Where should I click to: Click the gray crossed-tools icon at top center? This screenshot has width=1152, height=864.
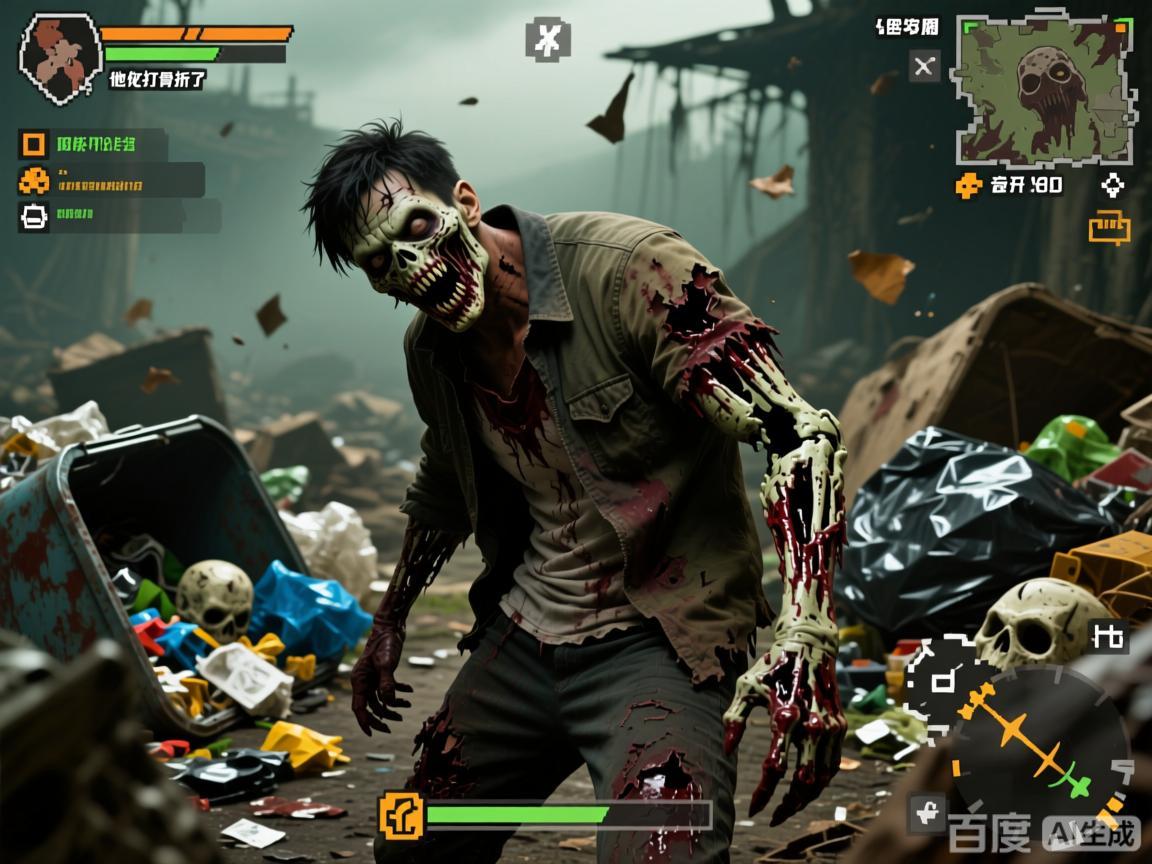(x=548, y=40)
